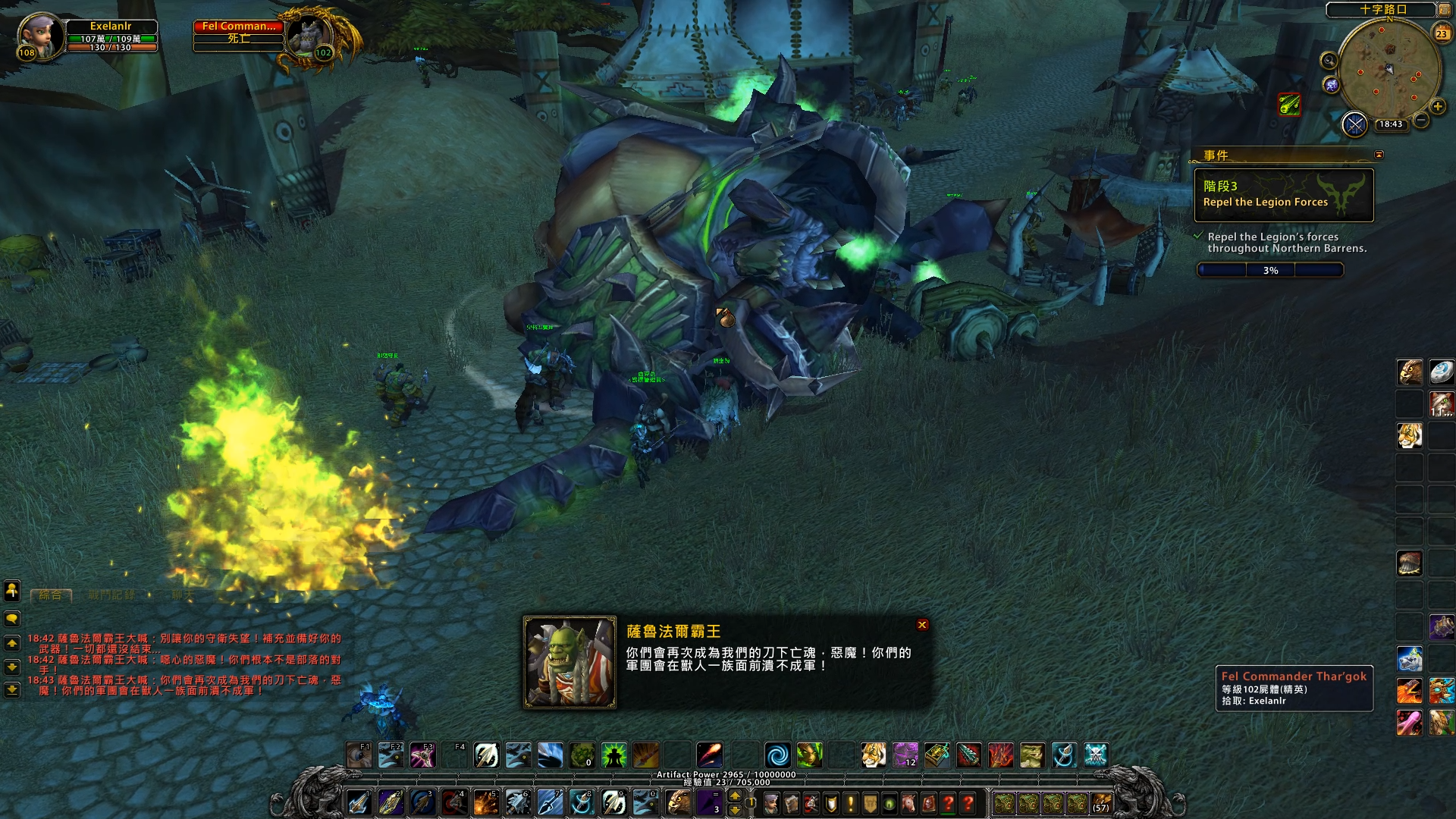Zoom out the minimap with minus button
The image size is (1456, 819).
tap(1421, 121)
